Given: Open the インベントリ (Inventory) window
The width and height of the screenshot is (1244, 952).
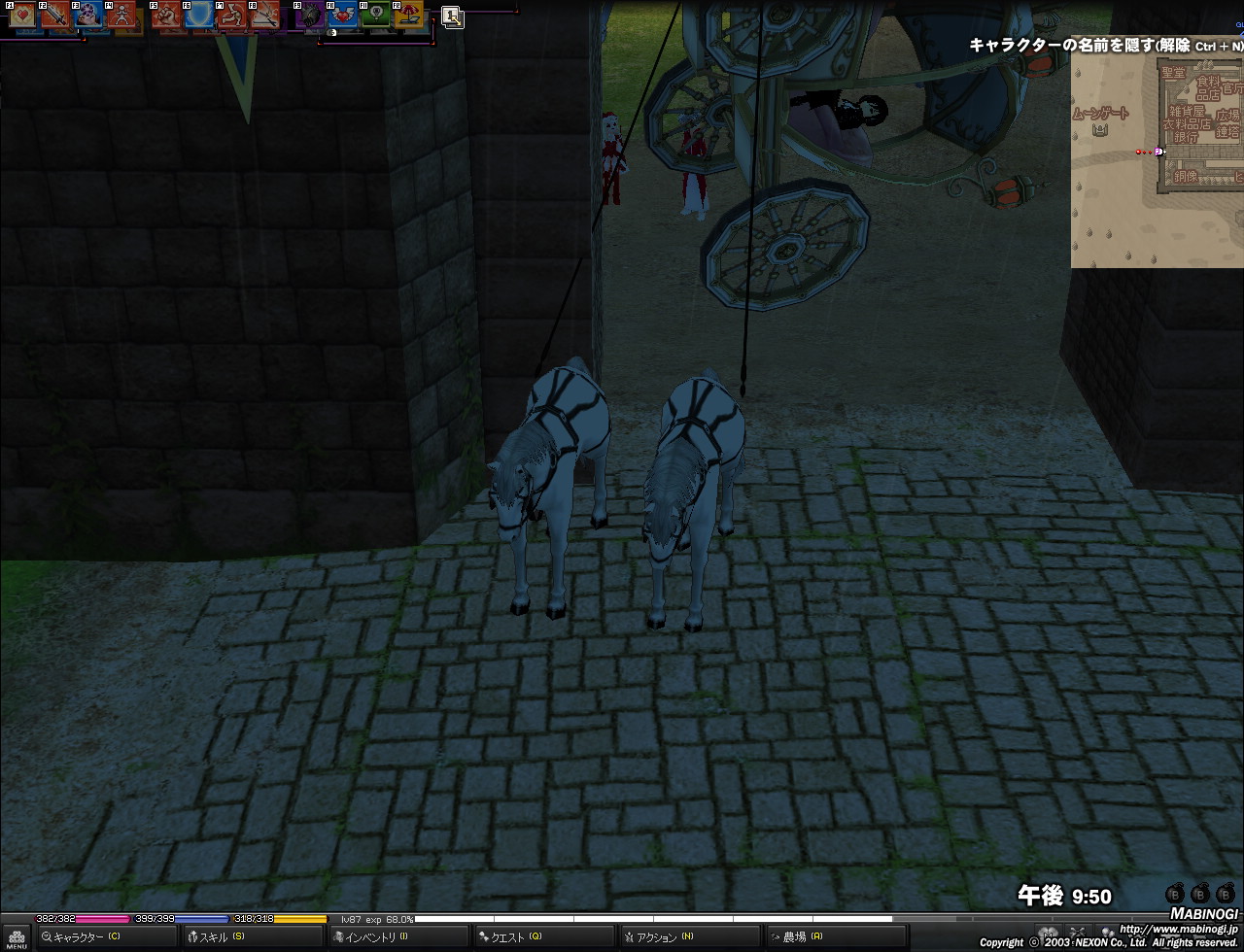Looking at the screenshot, I should 370,937.
